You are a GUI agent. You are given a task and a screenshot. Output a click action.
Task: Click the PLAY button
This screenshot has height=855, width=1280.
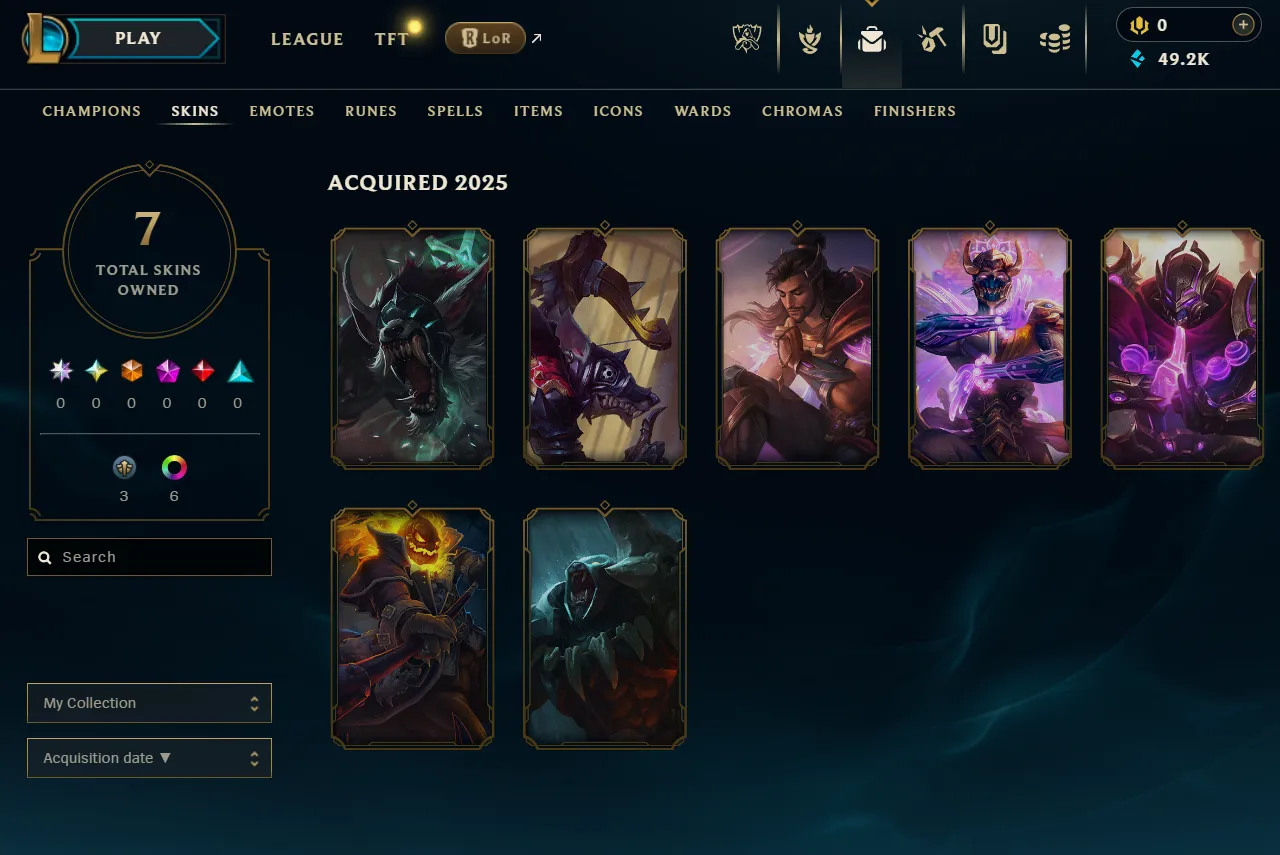point(138,38)
